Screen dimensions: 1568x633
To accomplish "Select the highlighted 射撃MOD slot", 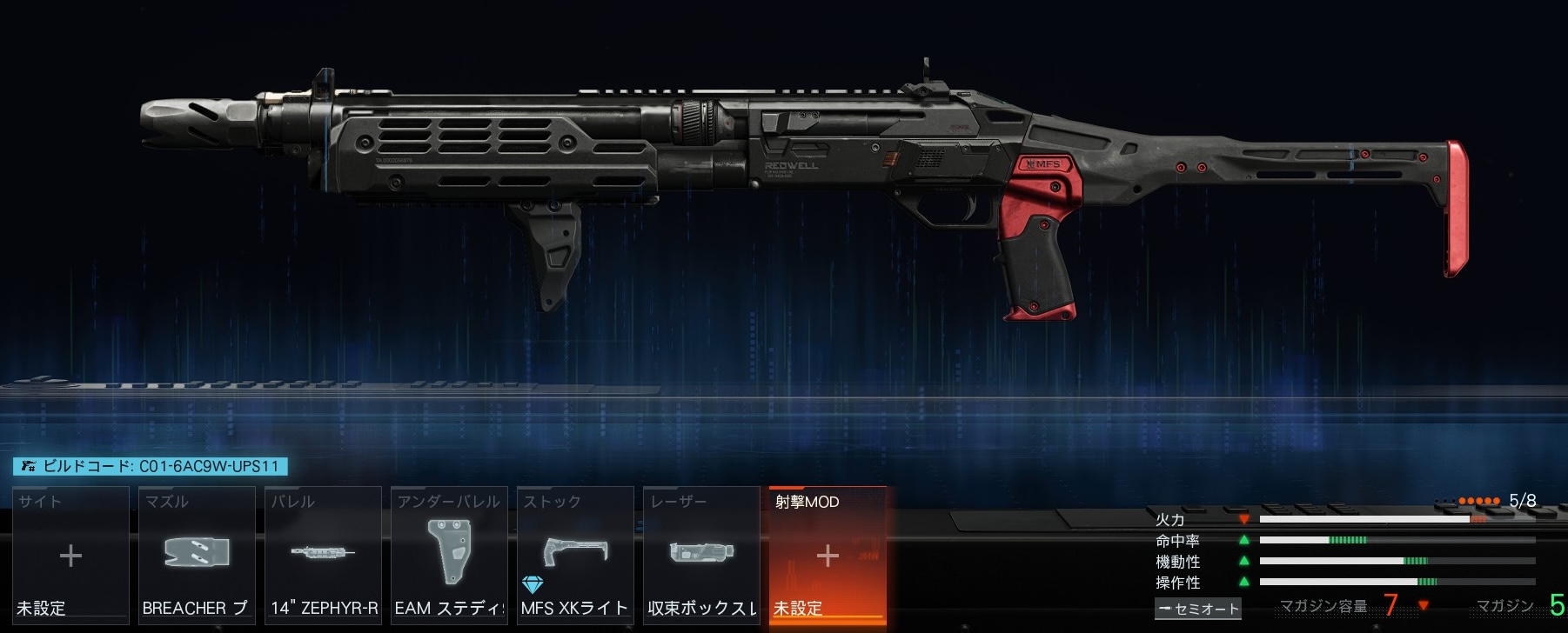I will 828,555.
